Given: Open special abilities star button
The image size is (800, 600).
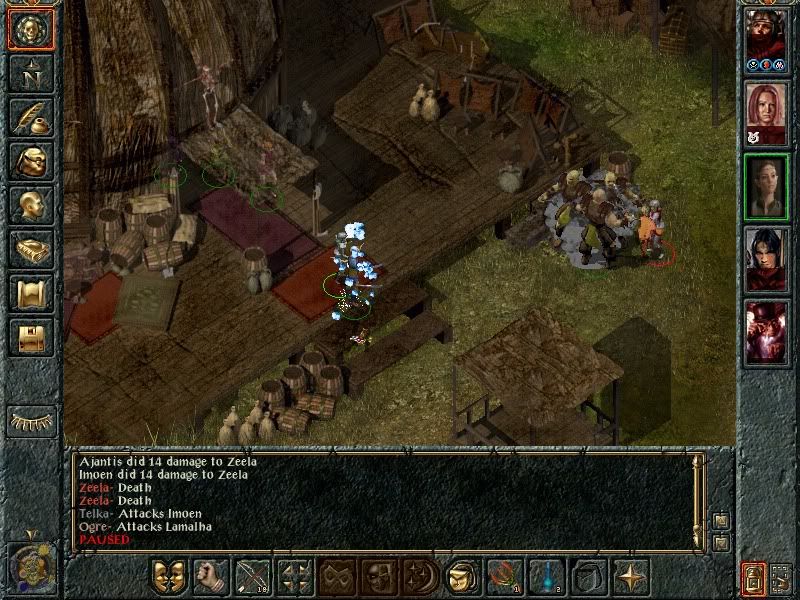Looking at the screenshot, I should tap(630, 577).
